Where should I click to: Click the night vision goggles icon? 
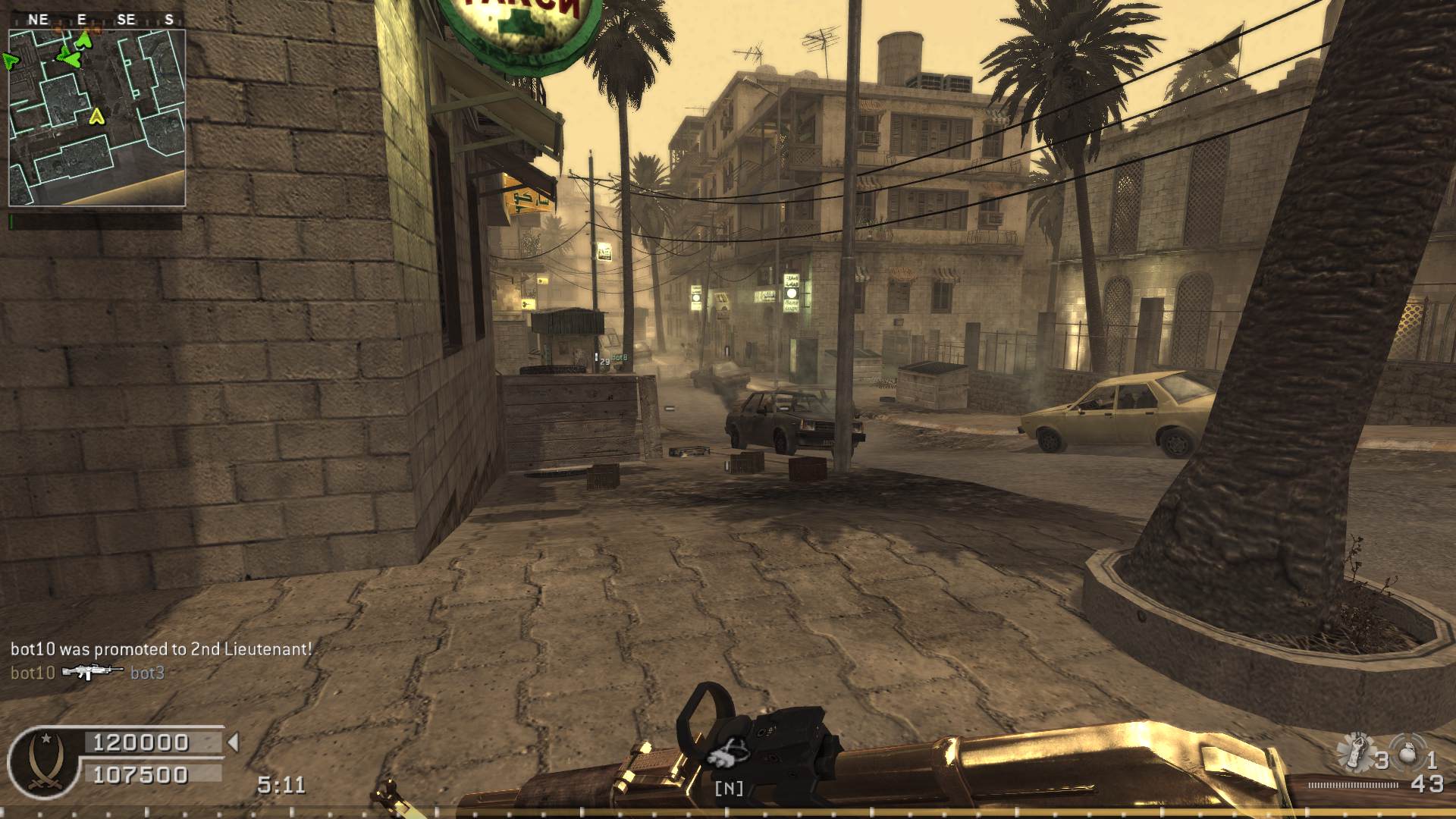click(727, 752)
